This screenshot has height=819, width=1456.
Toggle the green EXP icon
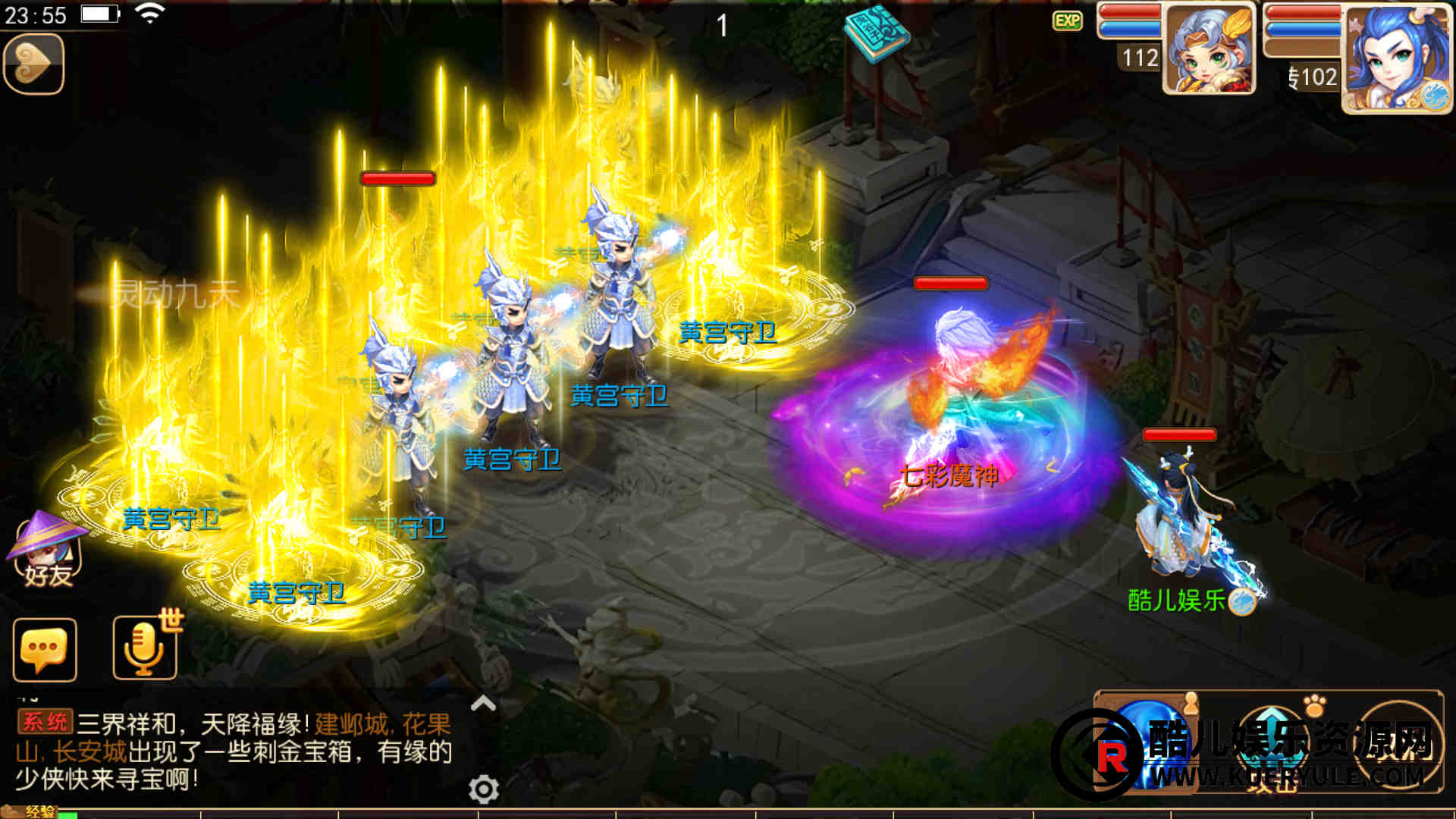1067,20
